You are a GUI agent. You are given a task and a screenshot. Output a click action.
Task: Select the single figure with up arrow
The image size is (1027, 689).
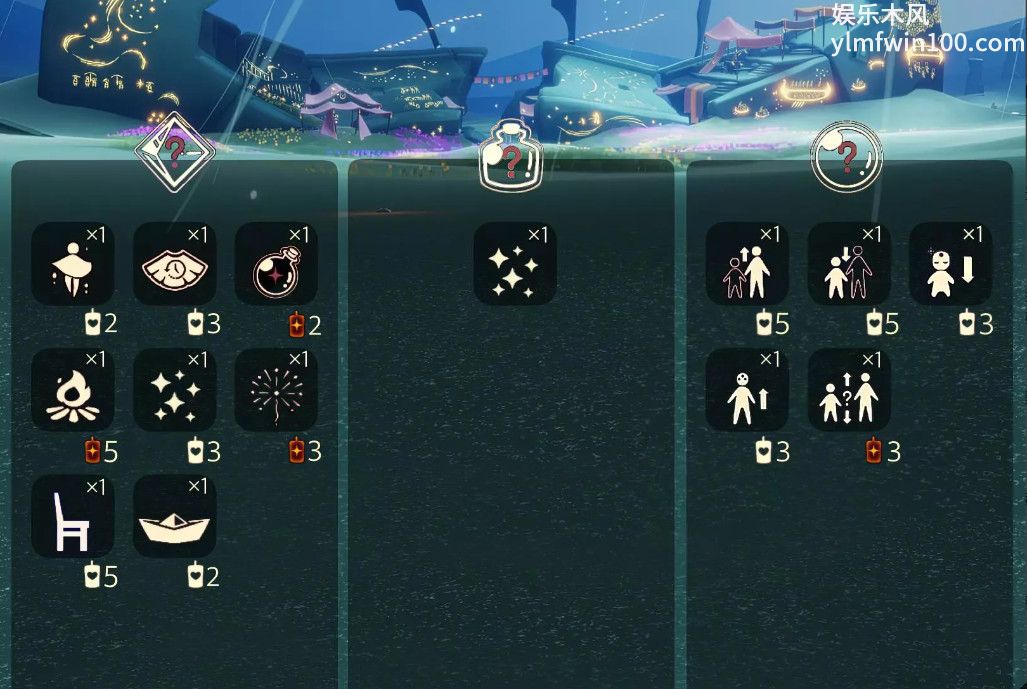point(747,390)
